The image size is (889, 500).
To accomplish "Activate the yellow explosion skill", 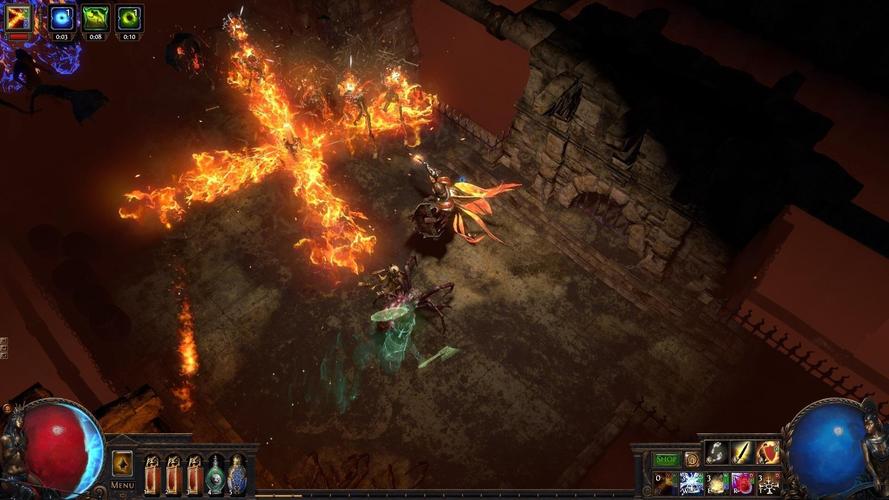I will (x=716, y=483).
